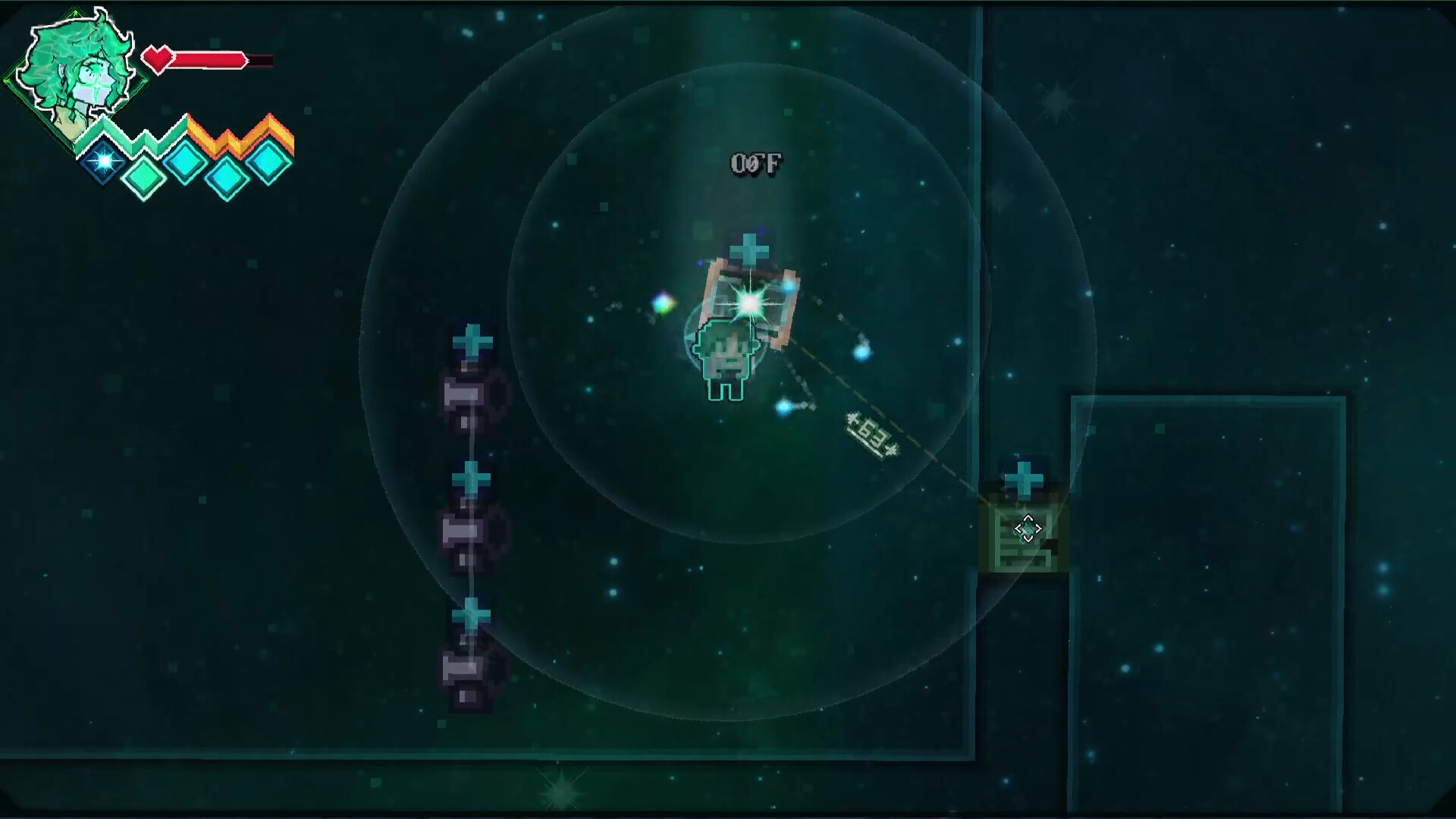Expand the plus marker above the middle machine
Image resolution: width=1456 pixels, height=819 pixels.
point(470,480)
